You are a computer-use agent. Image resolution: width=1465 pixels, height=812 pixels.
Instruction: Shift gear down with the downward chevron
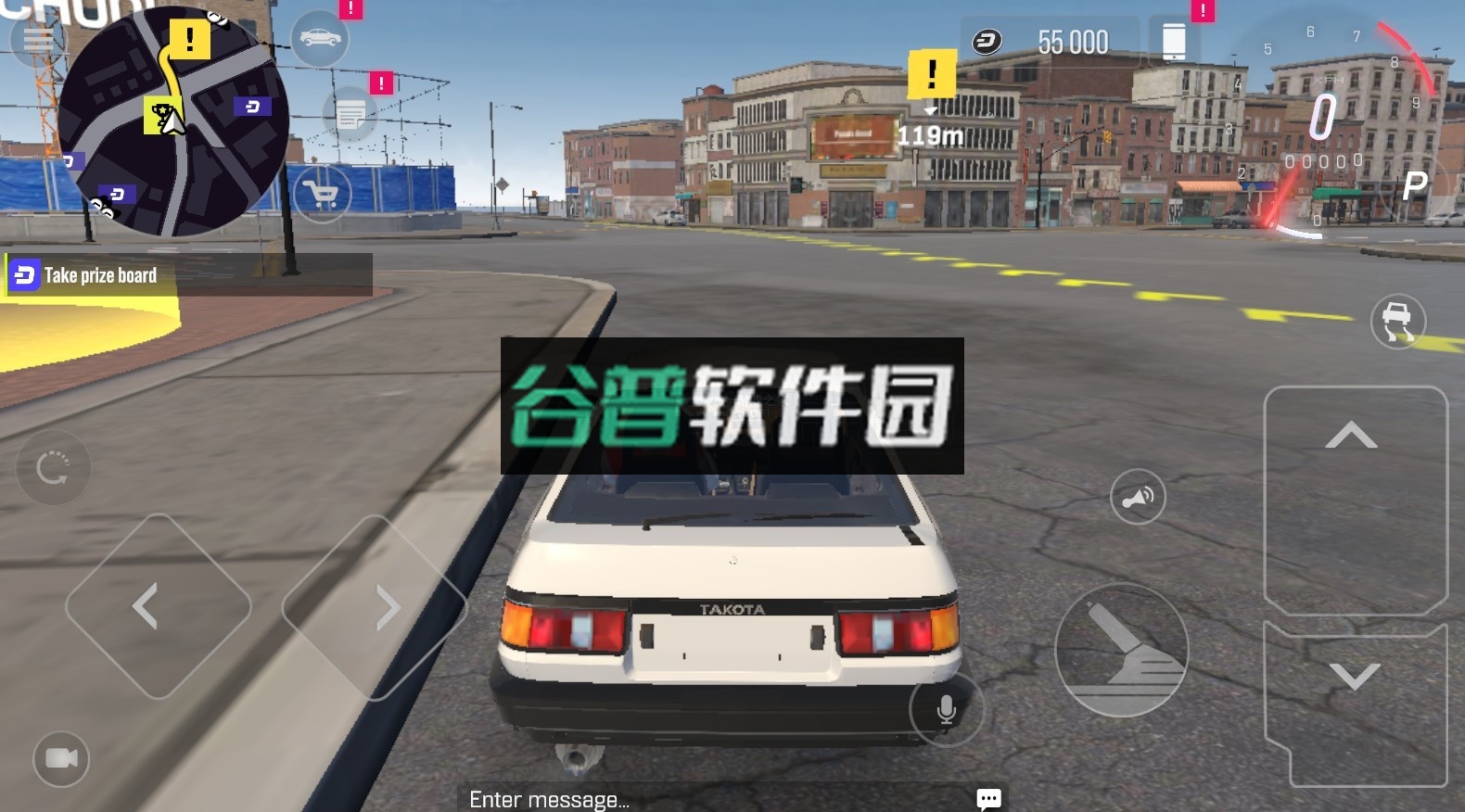coord(1354,677)
